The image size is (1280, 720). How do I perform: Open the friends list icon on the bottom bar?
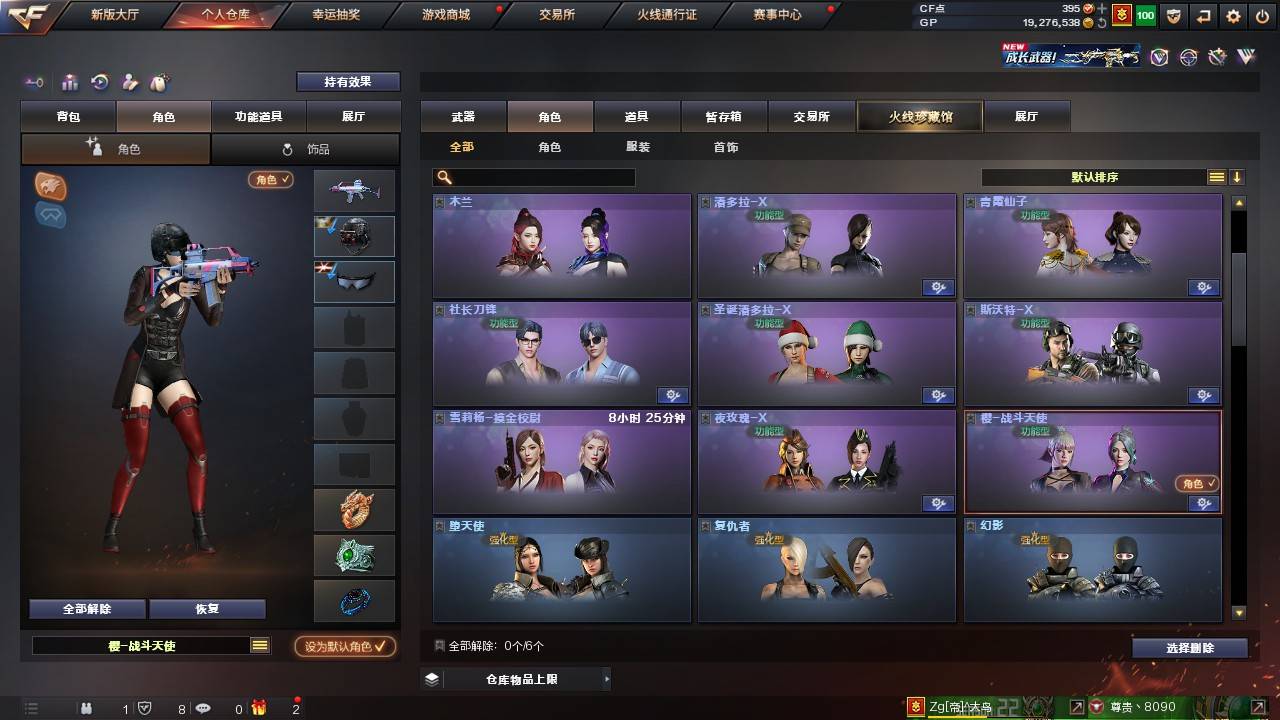[86, 708]
